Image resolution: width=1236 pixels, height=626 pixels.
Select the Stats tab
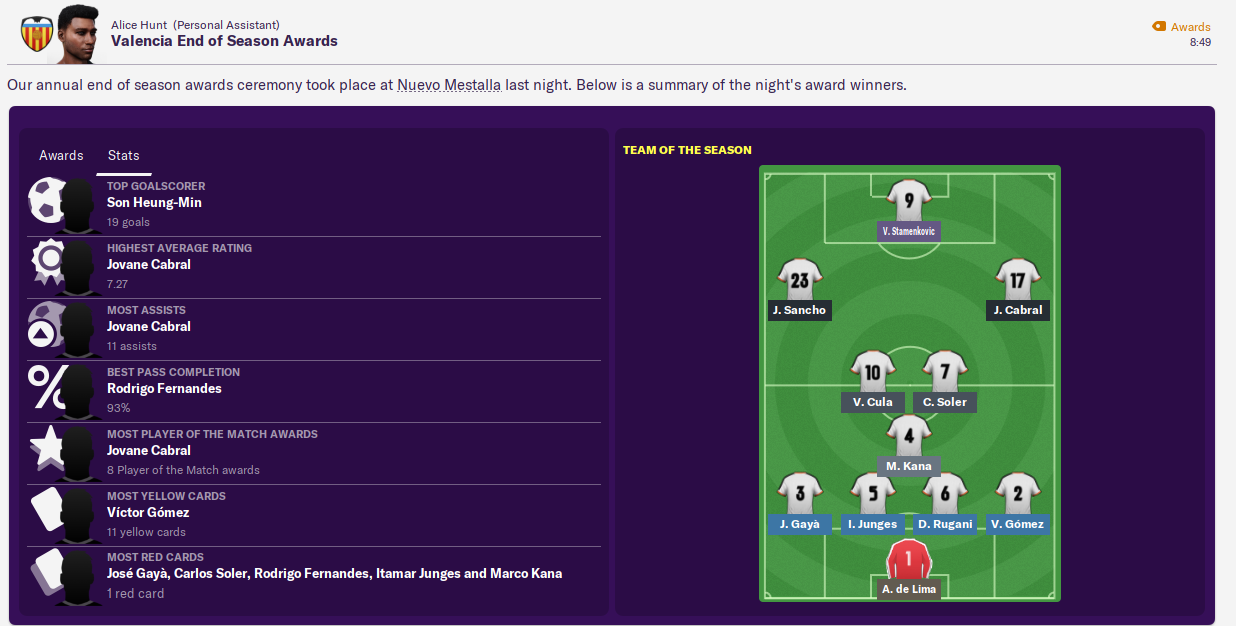(x=123, y=156)
